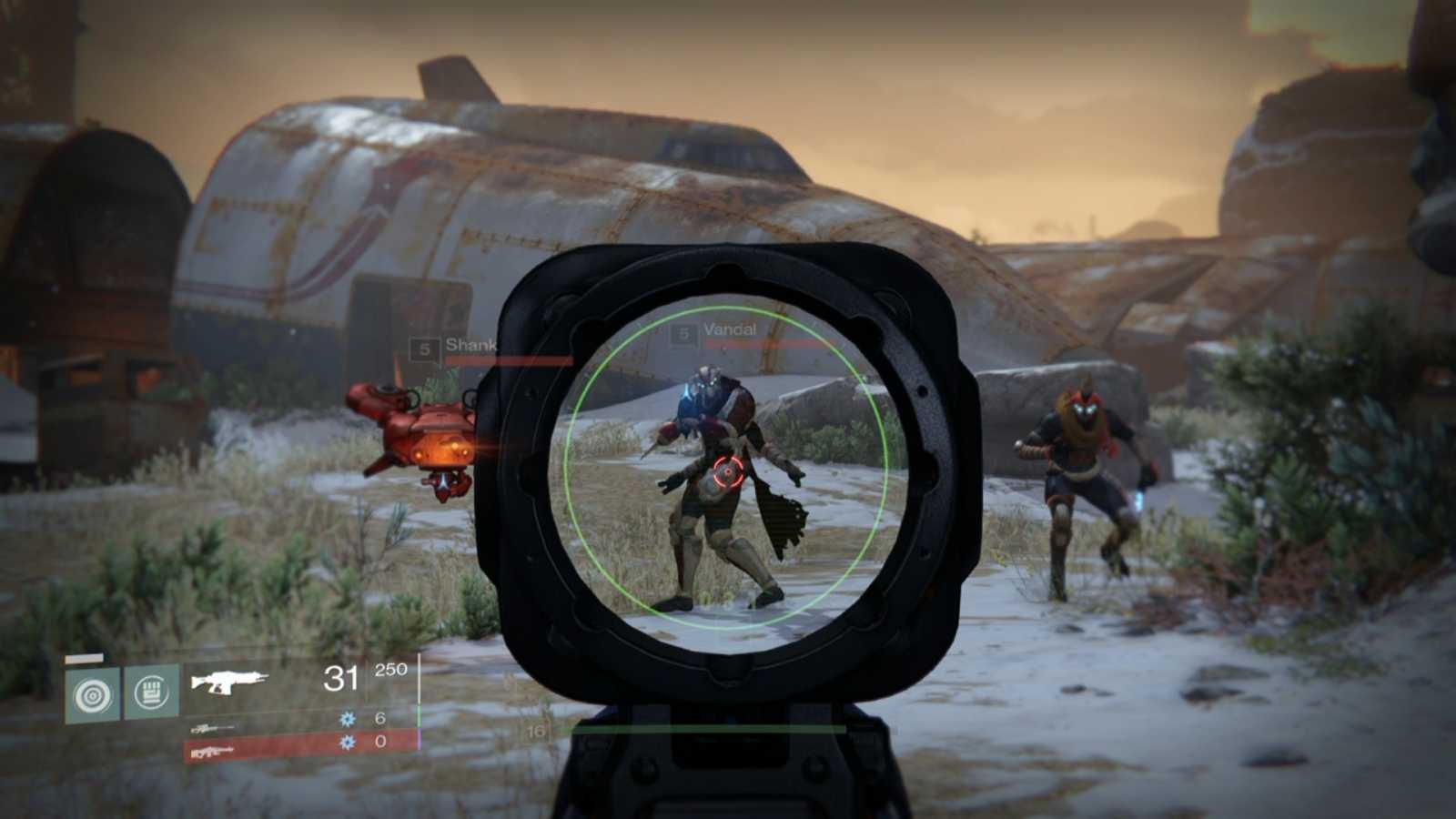
Task: Click Shank's red health bar
Action: point(500,359)
